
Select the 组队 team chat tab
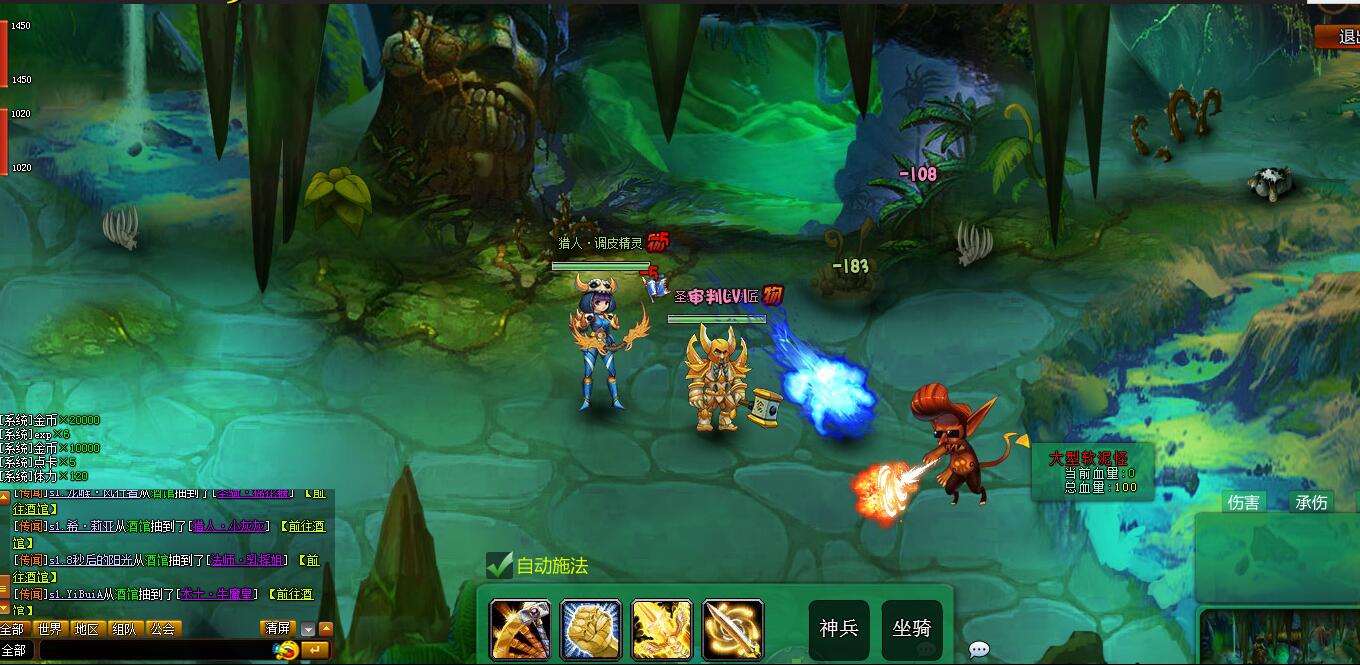(x=125, y=629)
